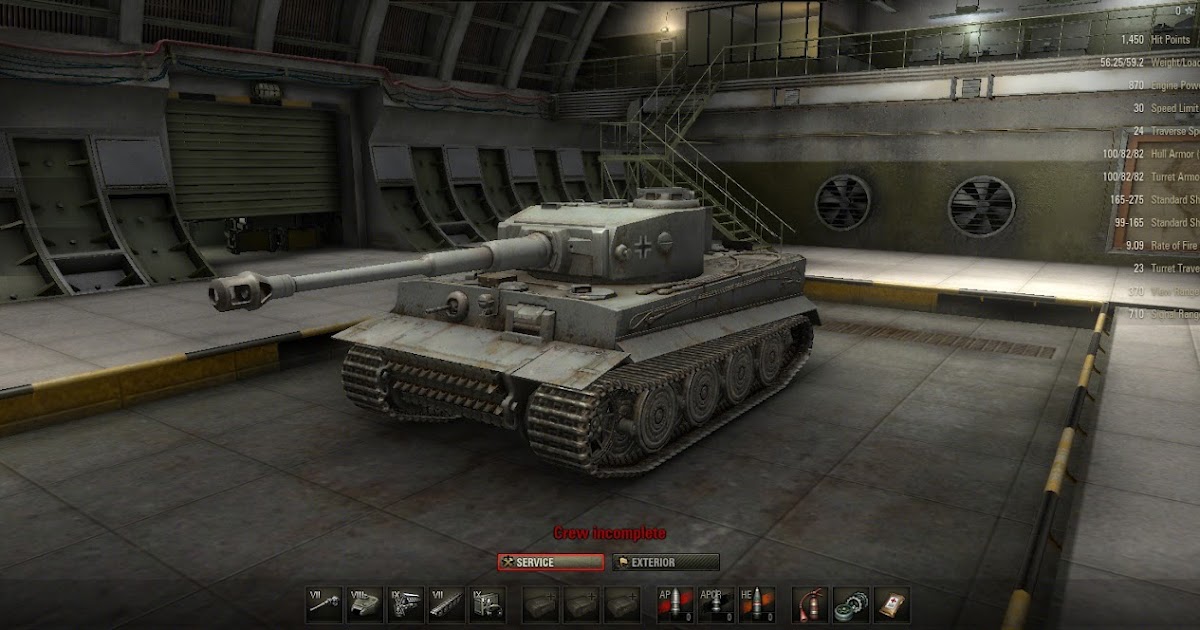Select the tier VII gun module slot

324,604
